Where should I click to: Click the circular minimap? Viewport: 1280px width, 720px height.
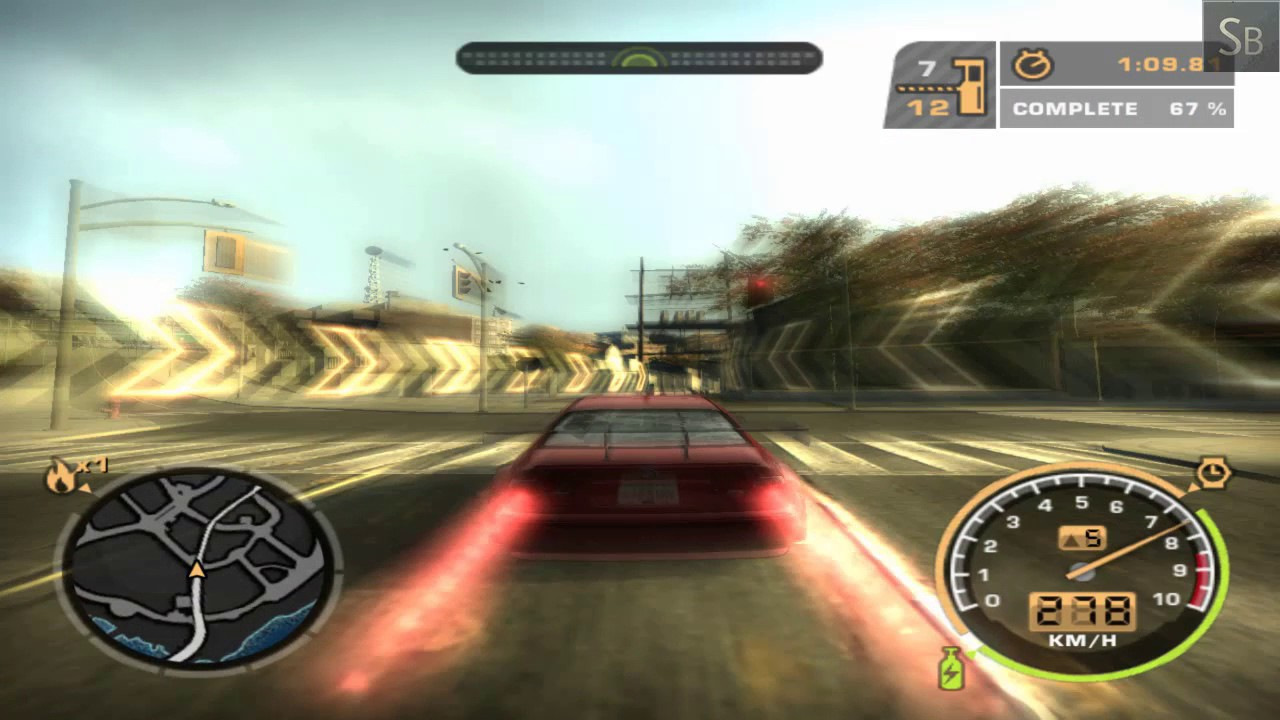(198, 567)
